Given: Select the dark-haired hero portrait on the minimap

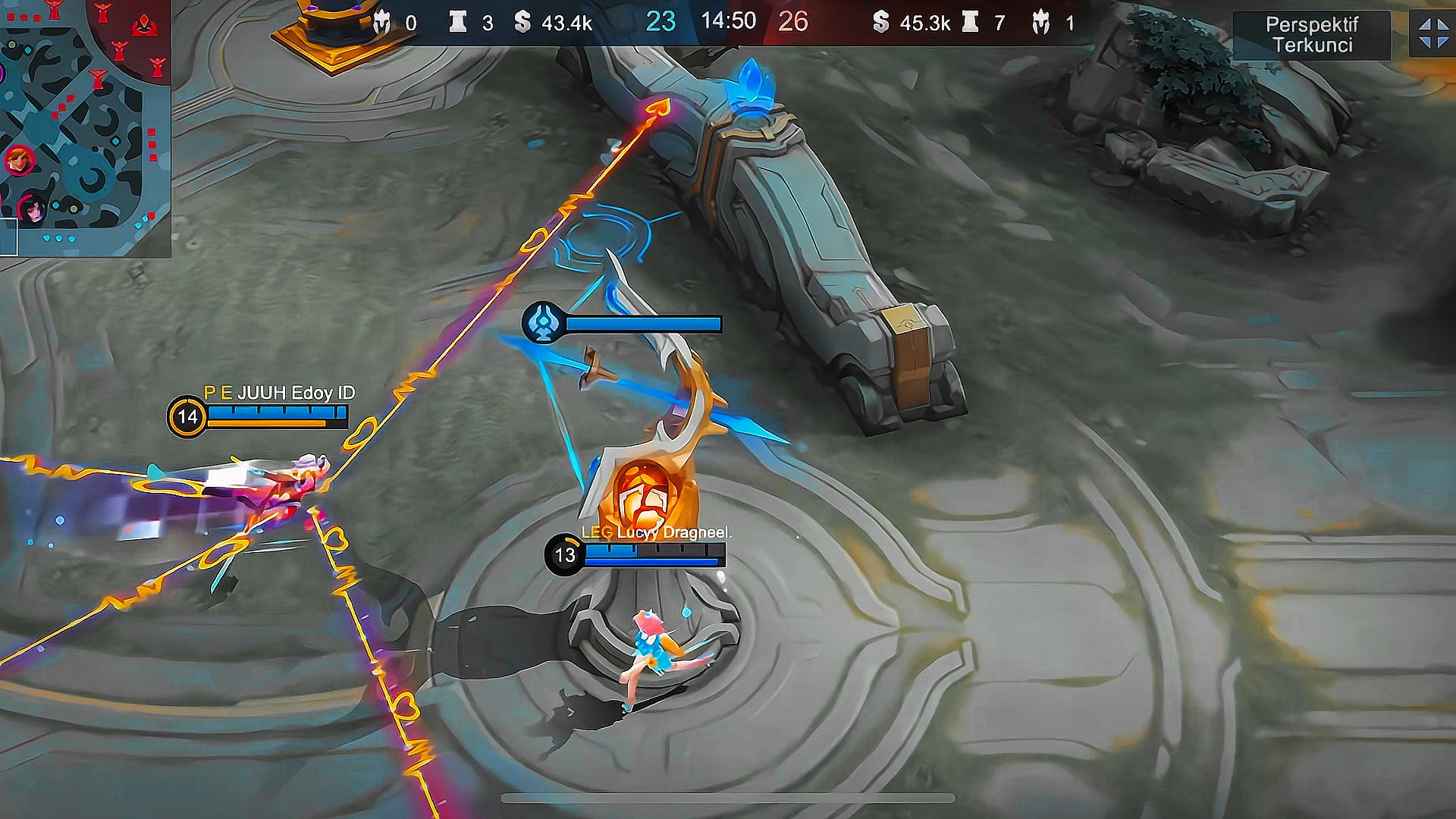Looking at the screenshot, I should pos(32,209).
